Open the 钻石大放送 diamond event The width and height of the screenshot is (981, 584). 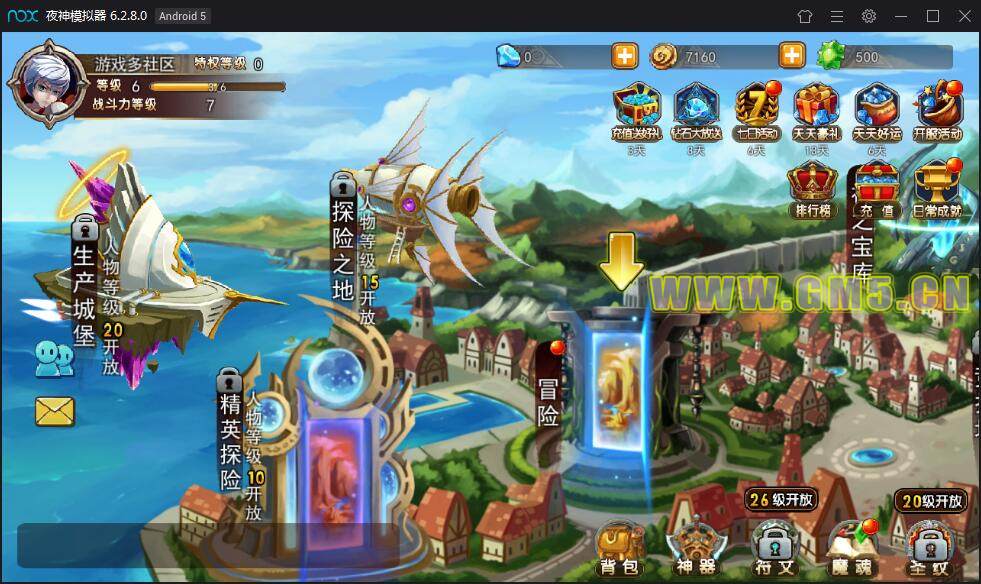coord(696,111)
